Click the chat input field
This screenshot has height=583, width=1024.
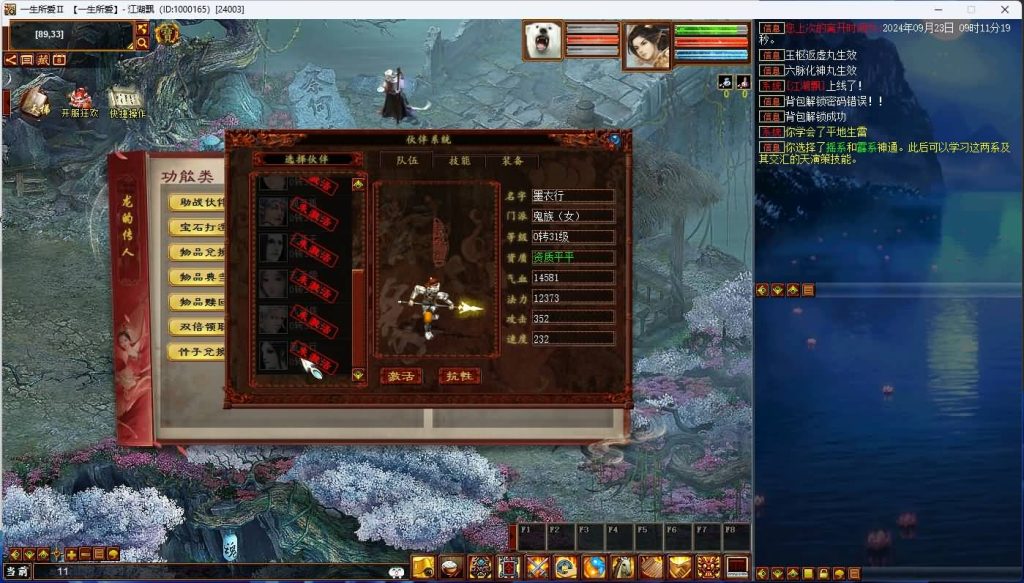pyautogui.click(x=200, y=572)
